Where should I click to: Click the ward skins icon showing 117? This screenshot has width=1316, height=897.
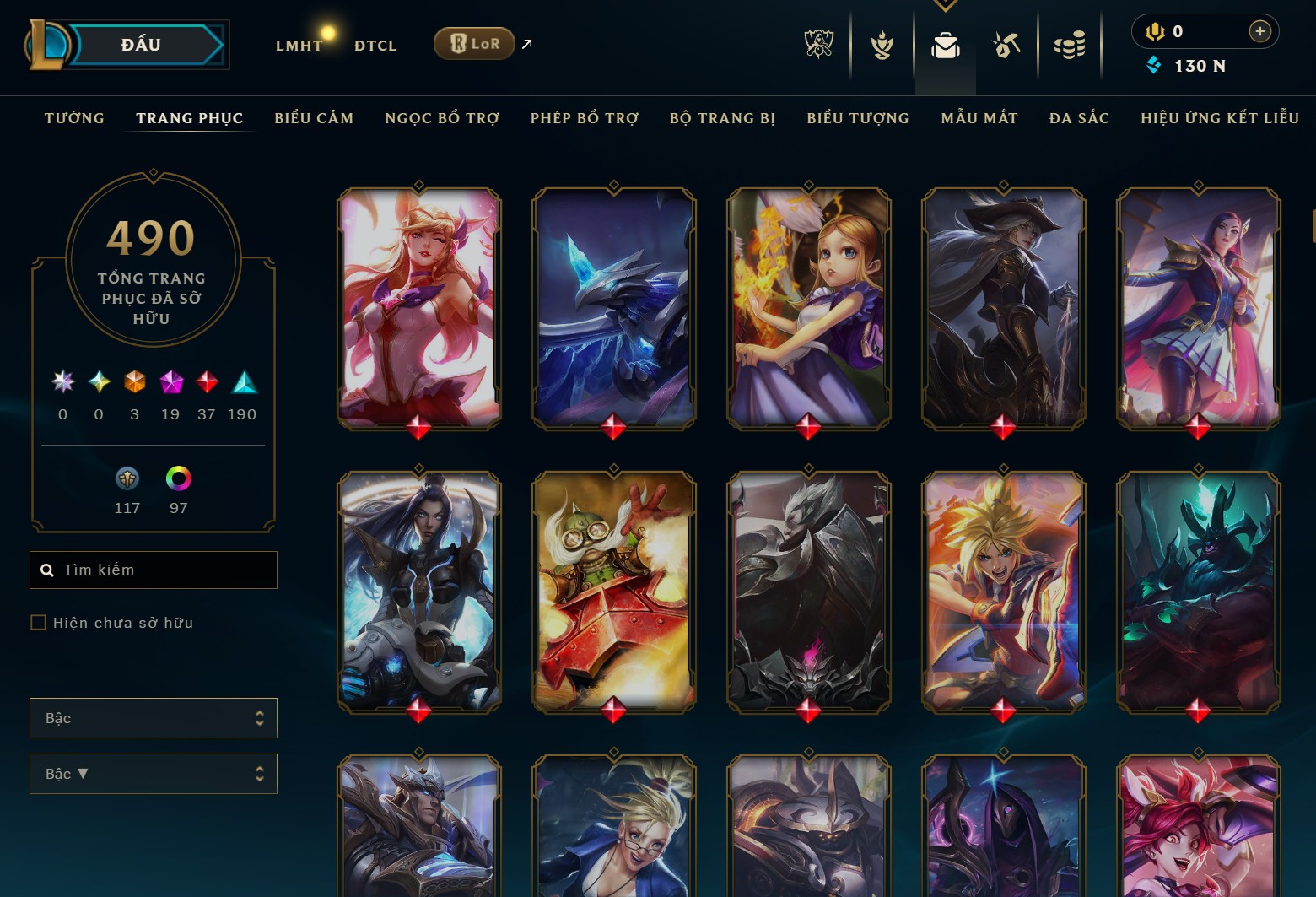127,479
